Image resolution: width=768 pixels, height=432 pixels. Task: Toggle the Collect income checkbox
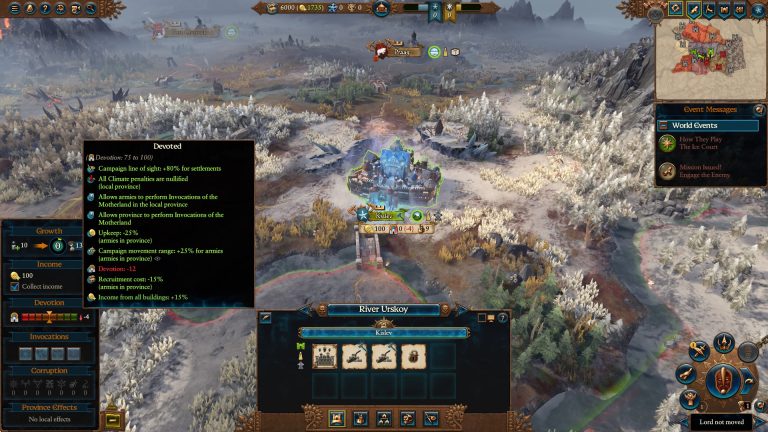[x=15, y=287]
